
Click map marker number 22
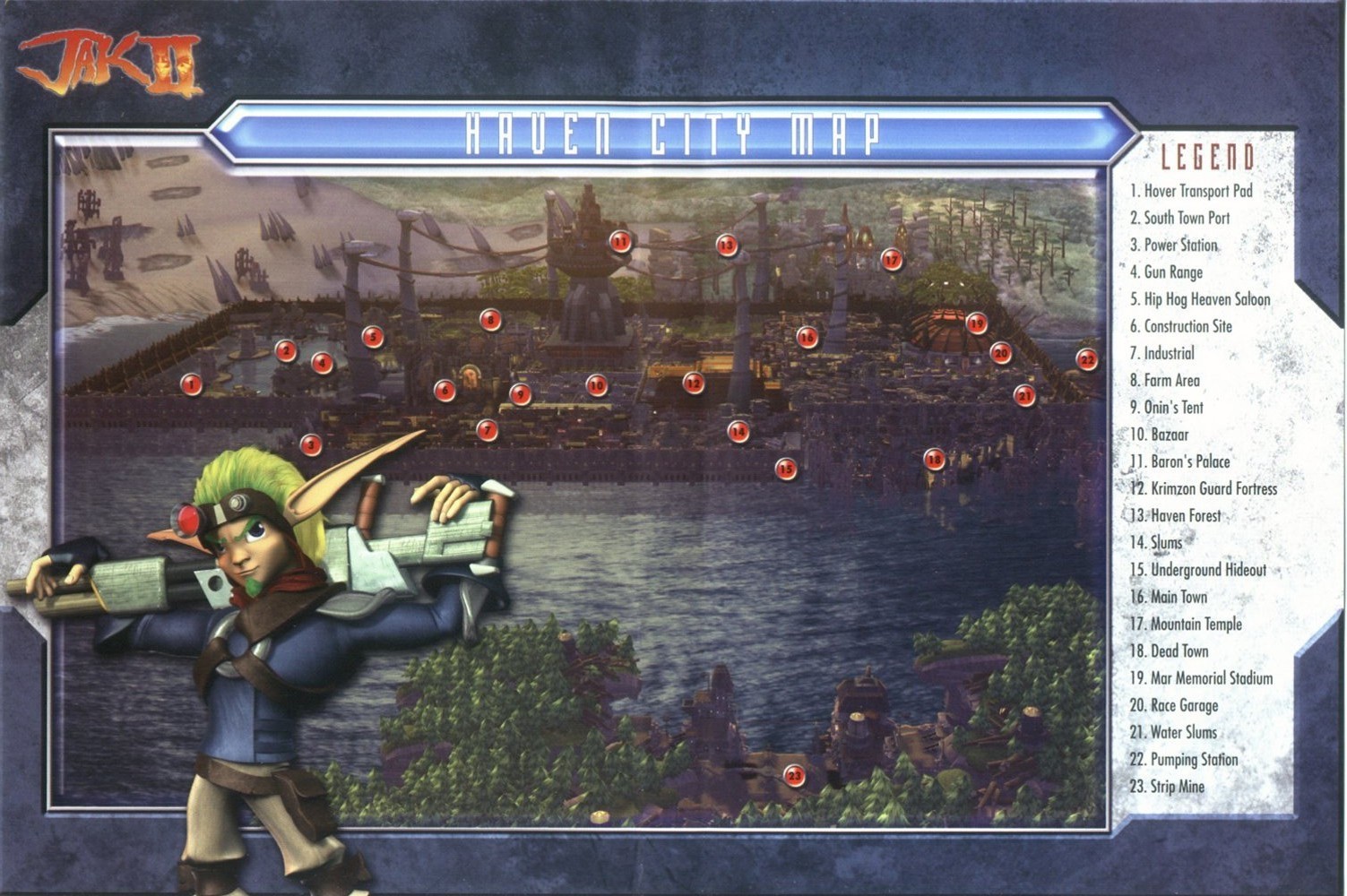[x=1086, y=359]
